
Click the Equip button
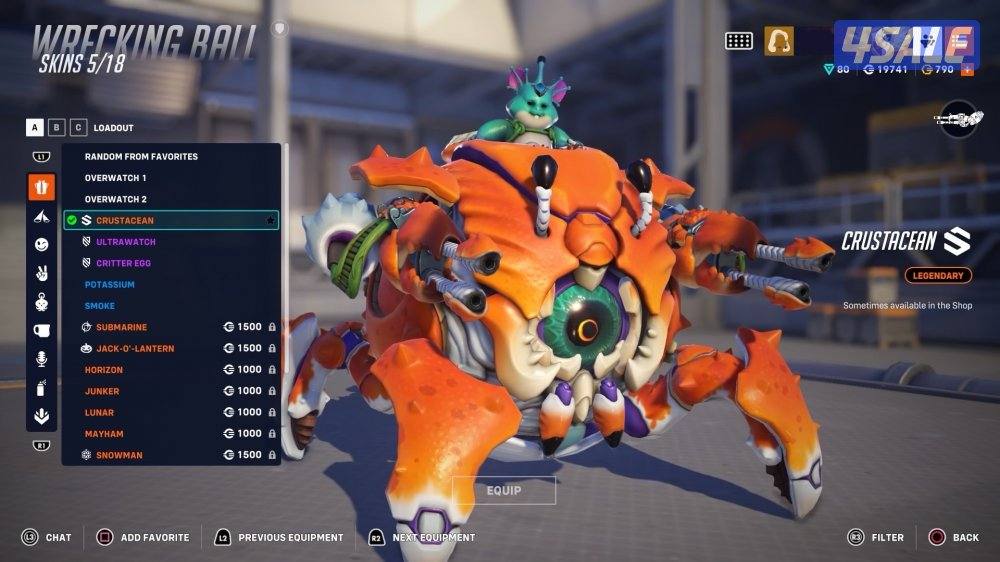click(x=504, y=491)
